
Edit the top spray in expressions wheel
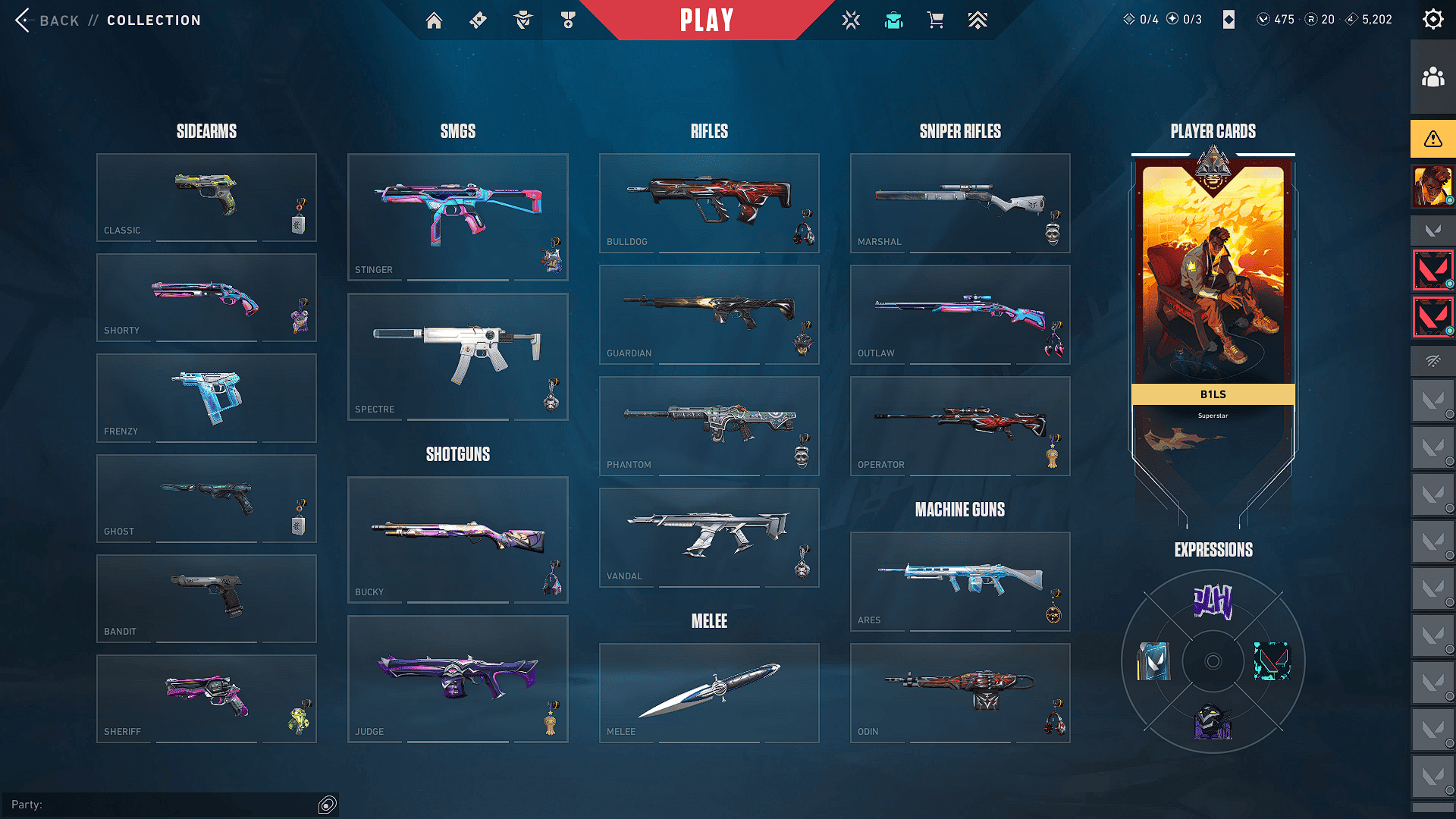(1213, 602)
